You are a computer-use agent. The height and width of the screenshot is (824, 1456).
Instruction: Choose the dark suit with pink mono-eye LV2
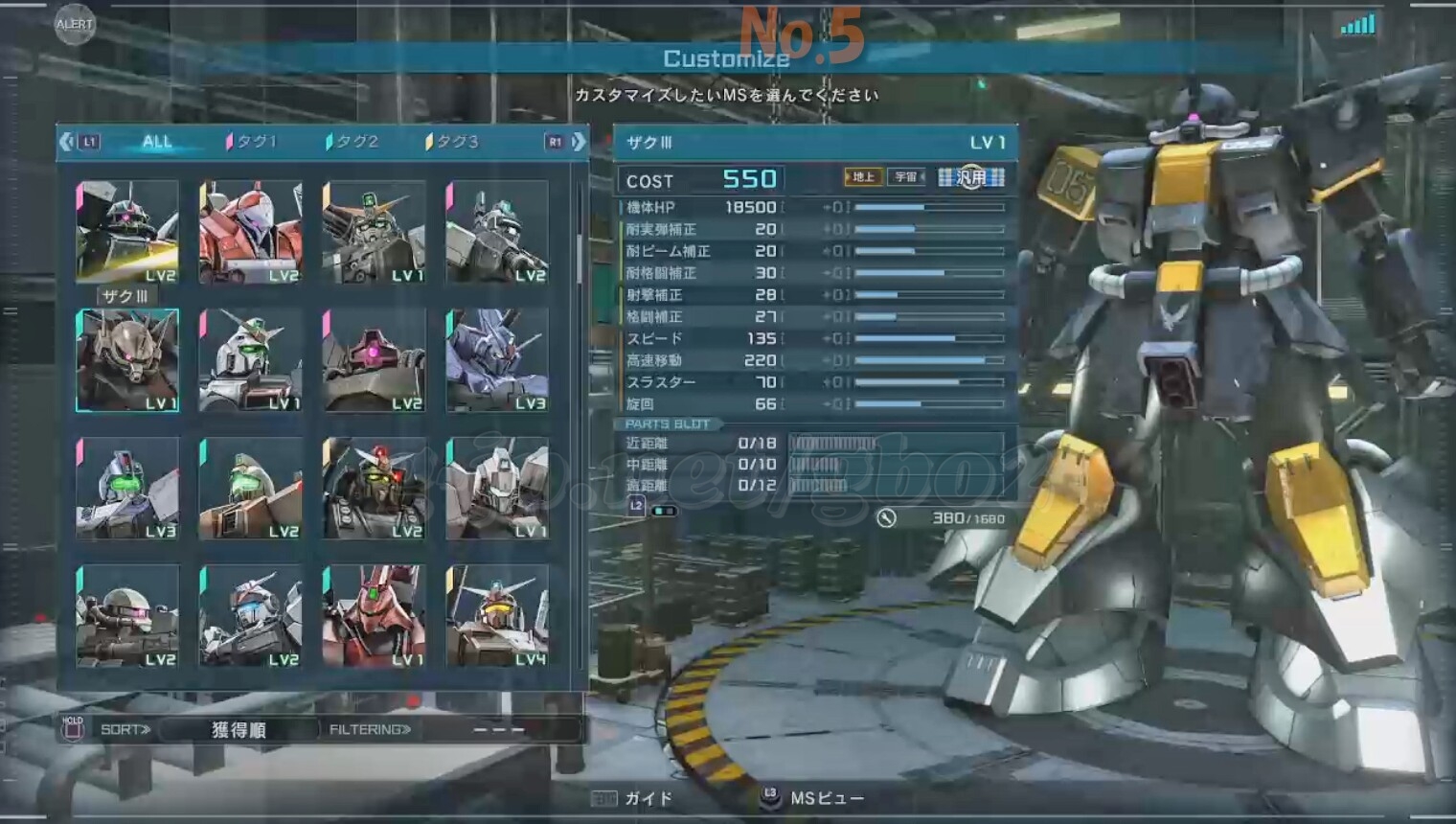374,360
